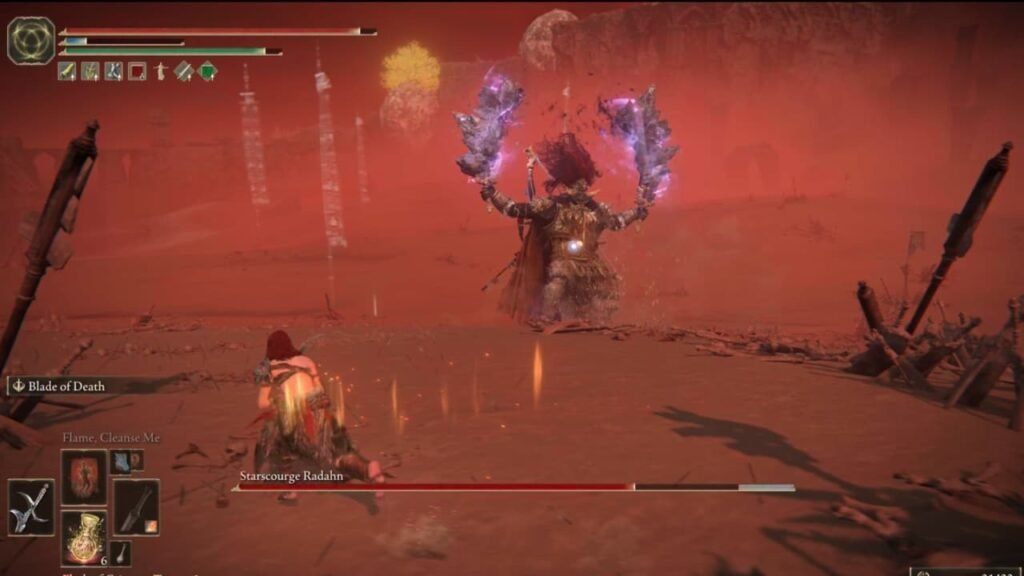Select the right-hand dark sword weapon slot
Viewport: 1024px width, 576px height.
pos(135,507)
